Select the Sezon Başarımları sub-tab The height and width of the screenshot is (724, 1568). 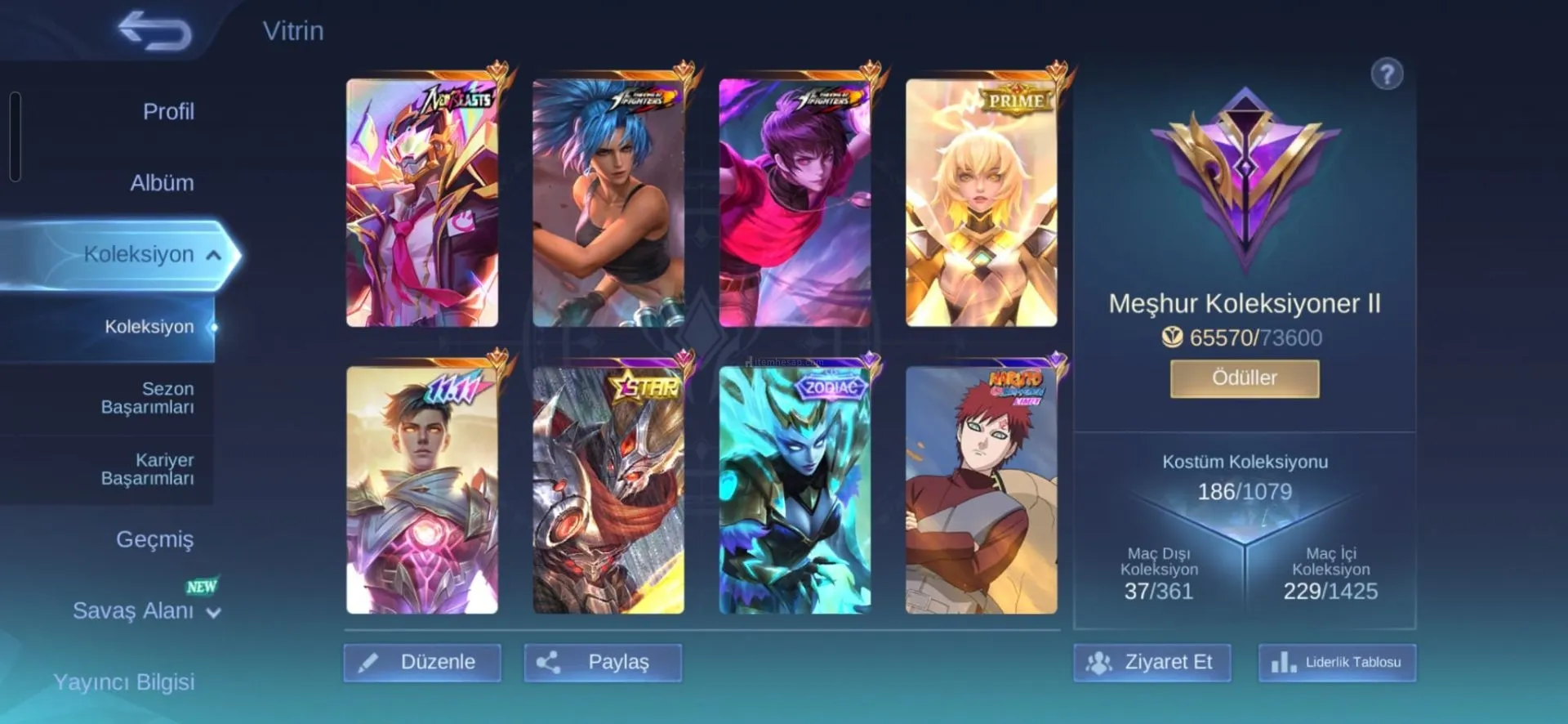[147, 398]
